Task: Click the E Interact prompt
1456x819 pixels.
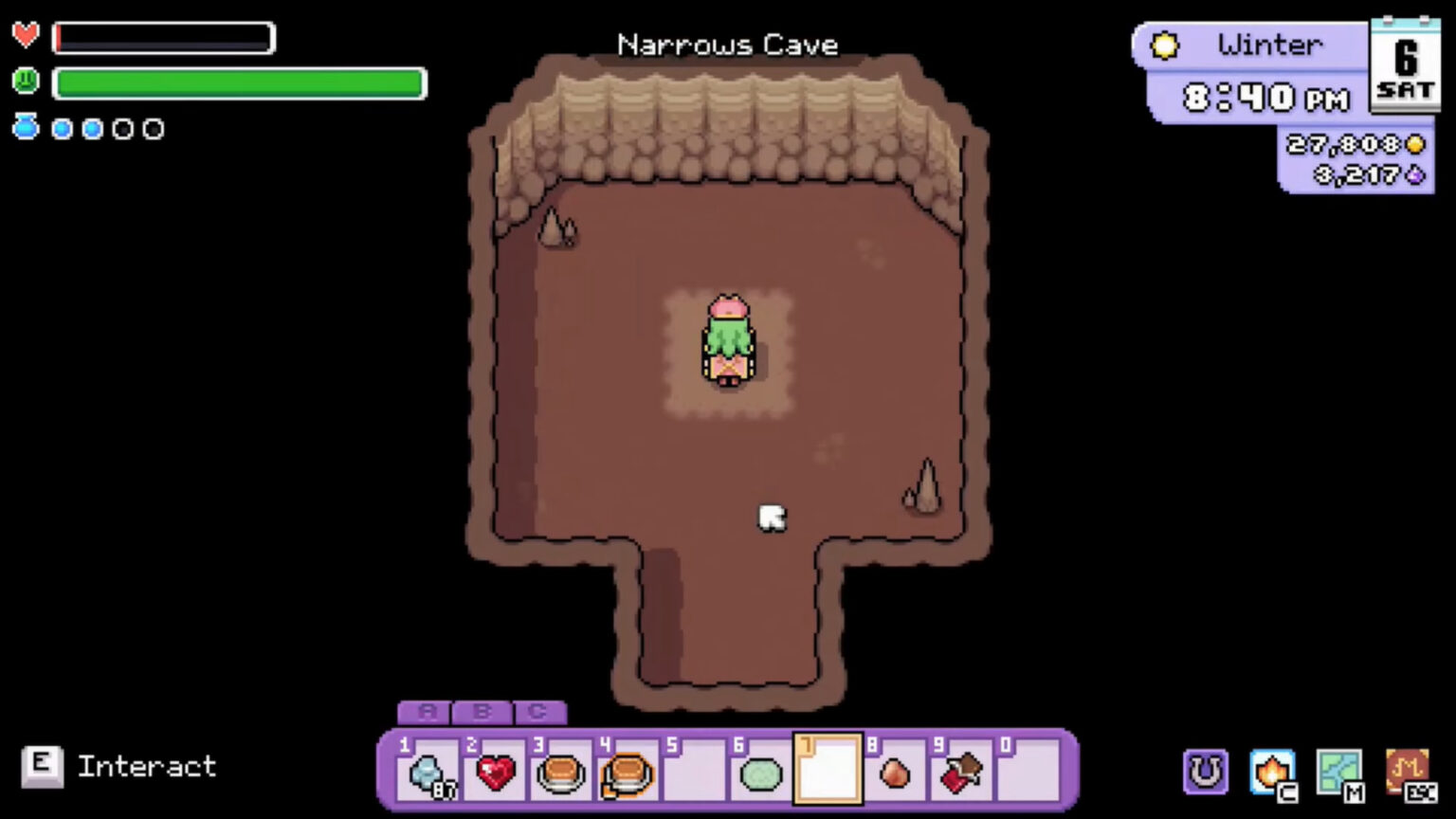Action: pos(114,766)
